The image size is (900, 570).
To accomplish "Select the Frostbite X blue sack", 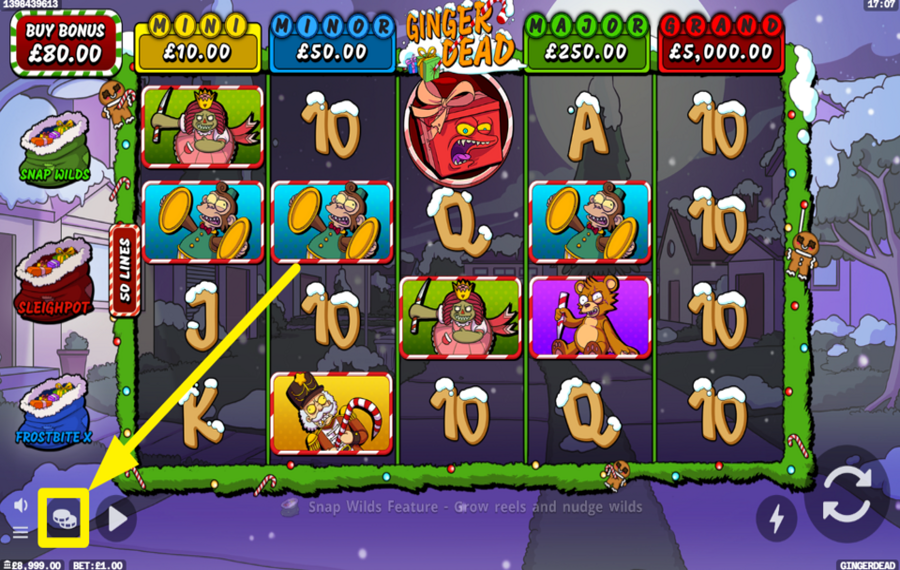I will [x=54, y=408].
